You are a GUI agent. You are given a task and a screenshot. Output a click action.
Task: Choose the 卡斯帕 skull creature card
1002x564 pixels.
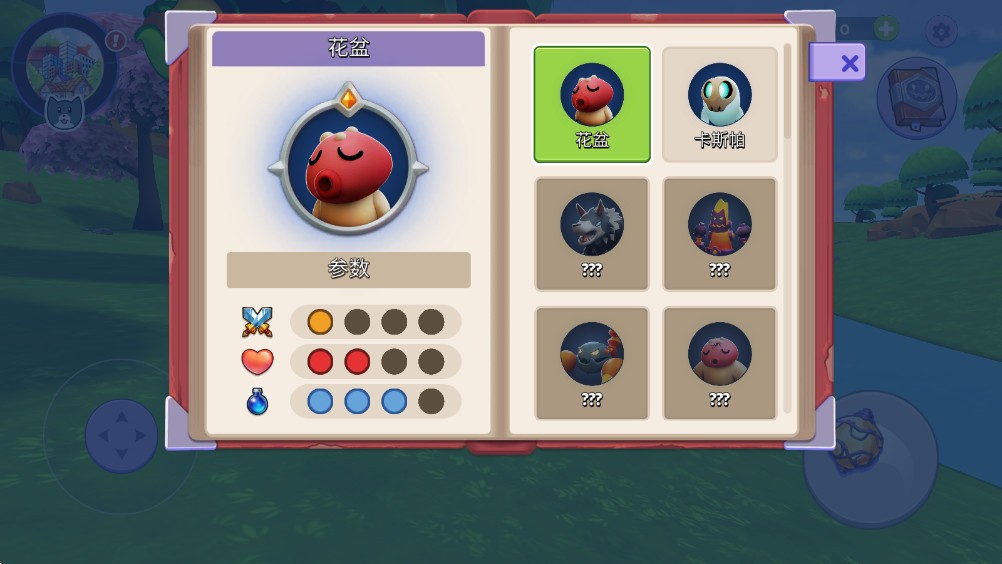click(x=720, y=104)
